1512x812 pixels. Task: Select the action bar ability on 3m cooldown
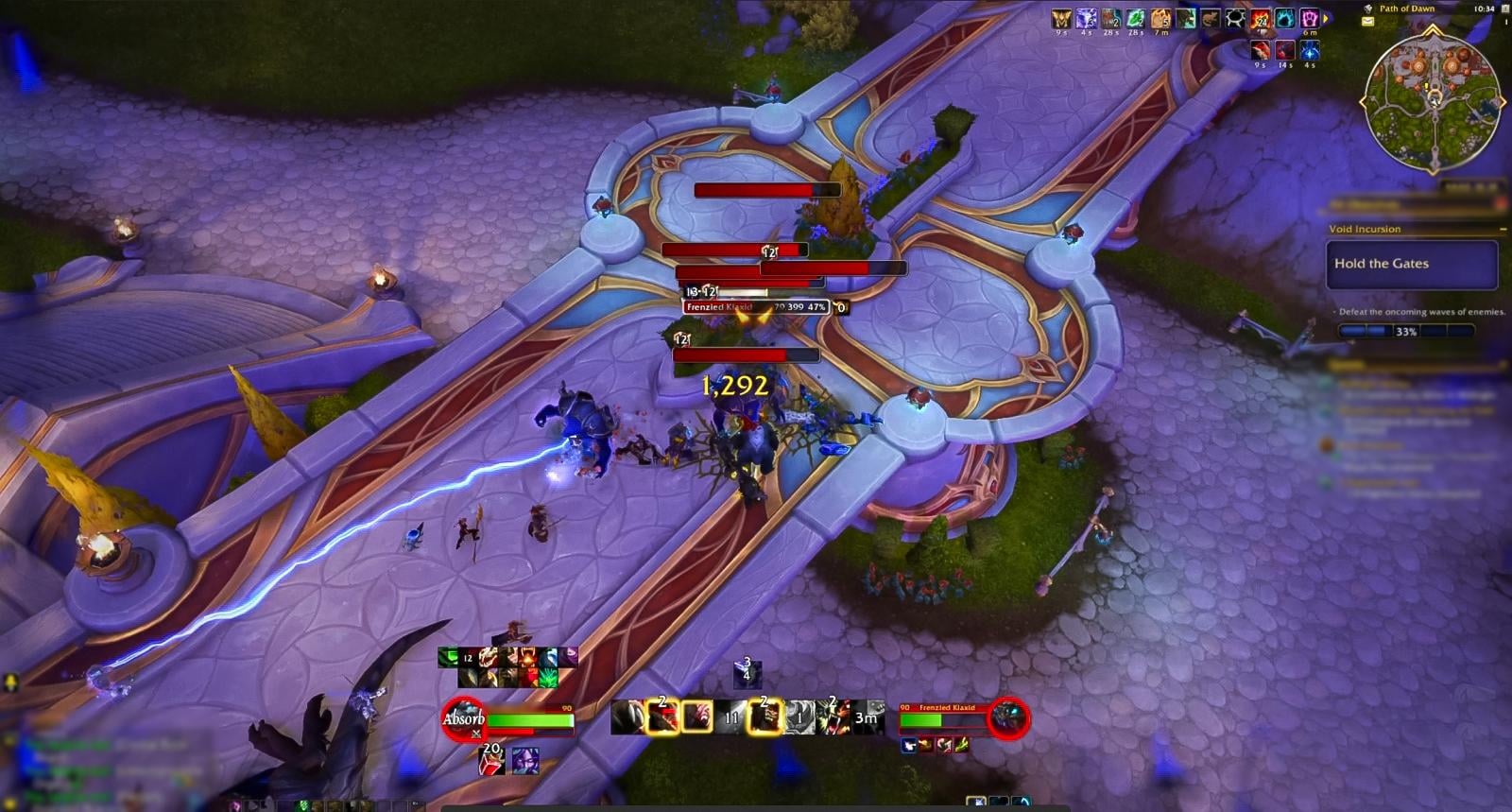[866, 718]
